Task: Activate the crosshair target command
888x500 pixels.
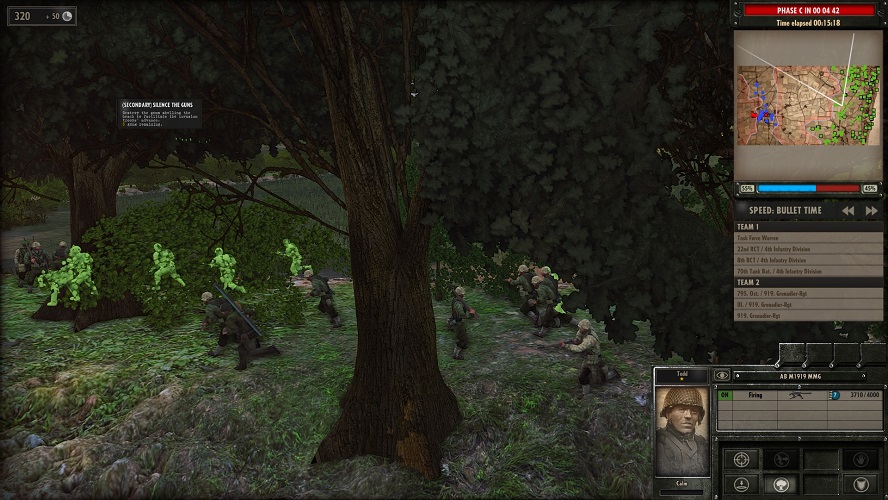Action: pos(742,459)
